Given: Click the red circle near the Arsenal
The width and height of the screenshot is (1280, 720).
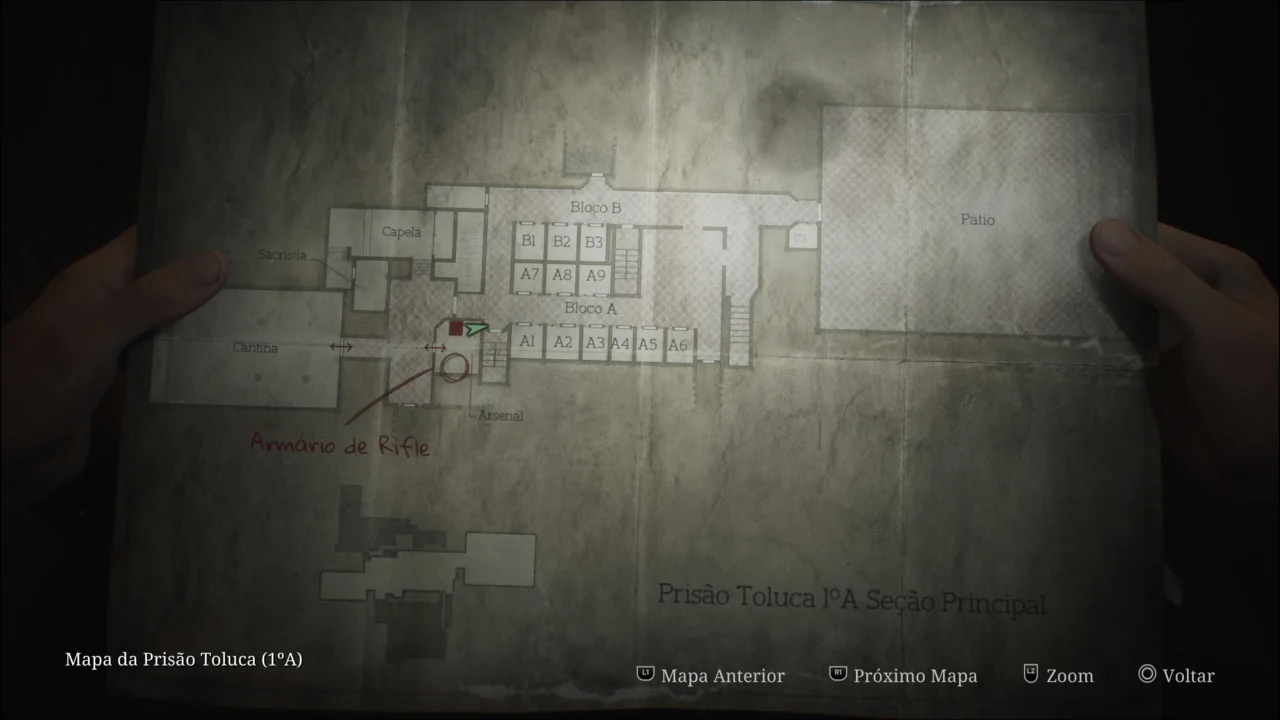Looking at the screenshot, I should 455,368.
